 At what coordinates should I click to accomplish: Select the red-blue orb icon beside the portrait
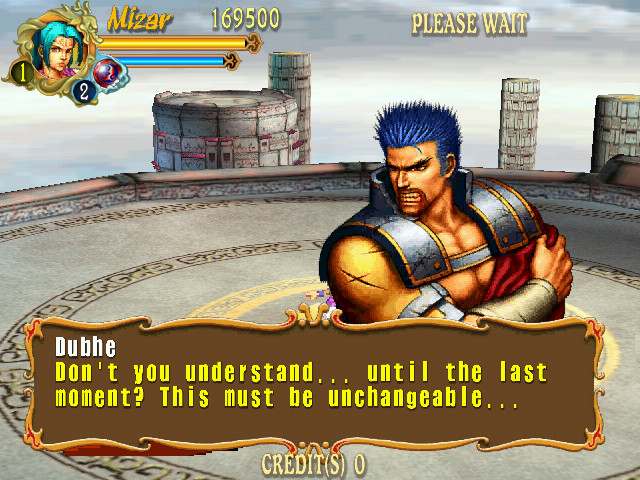[107, 73]
